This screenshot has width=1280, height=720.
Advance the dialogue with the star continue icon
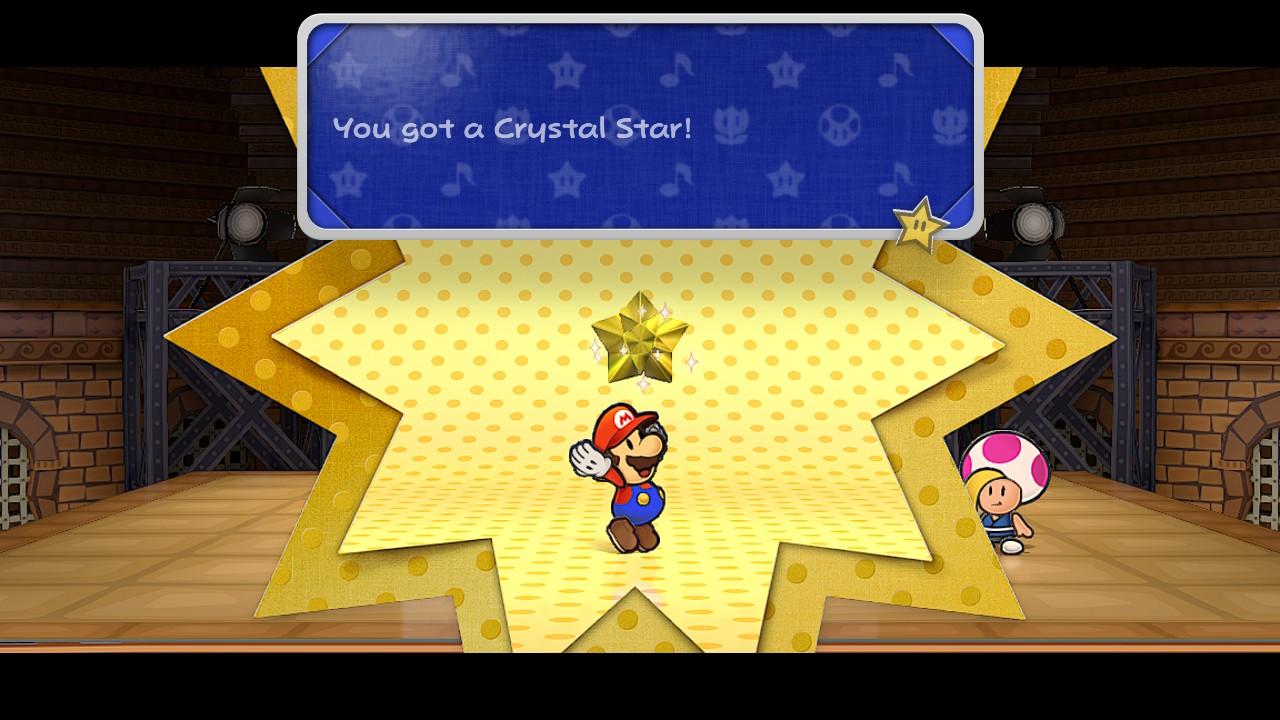[x=919, y=225]
